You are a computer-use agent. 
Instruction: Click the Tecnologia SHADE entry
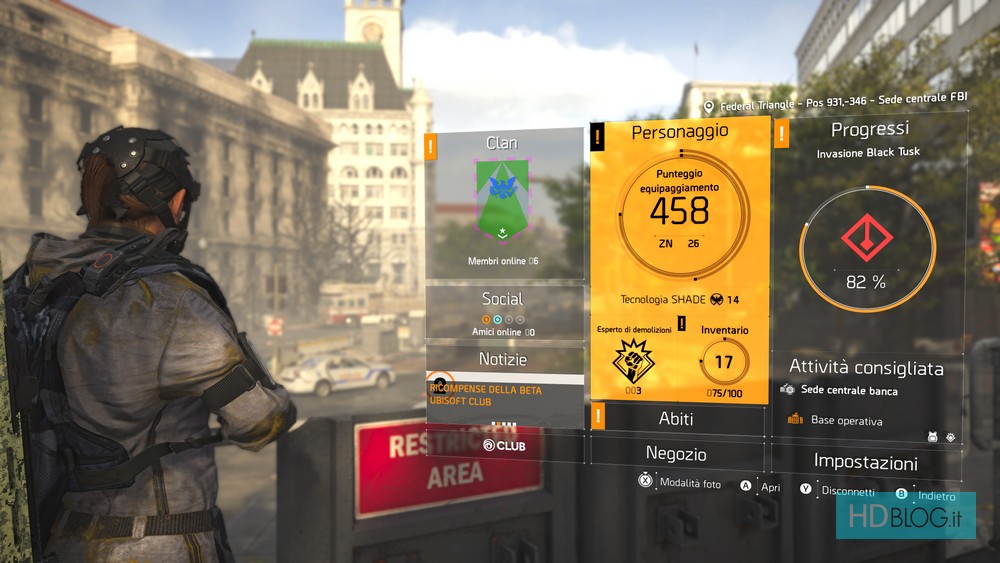pos(679,300)
